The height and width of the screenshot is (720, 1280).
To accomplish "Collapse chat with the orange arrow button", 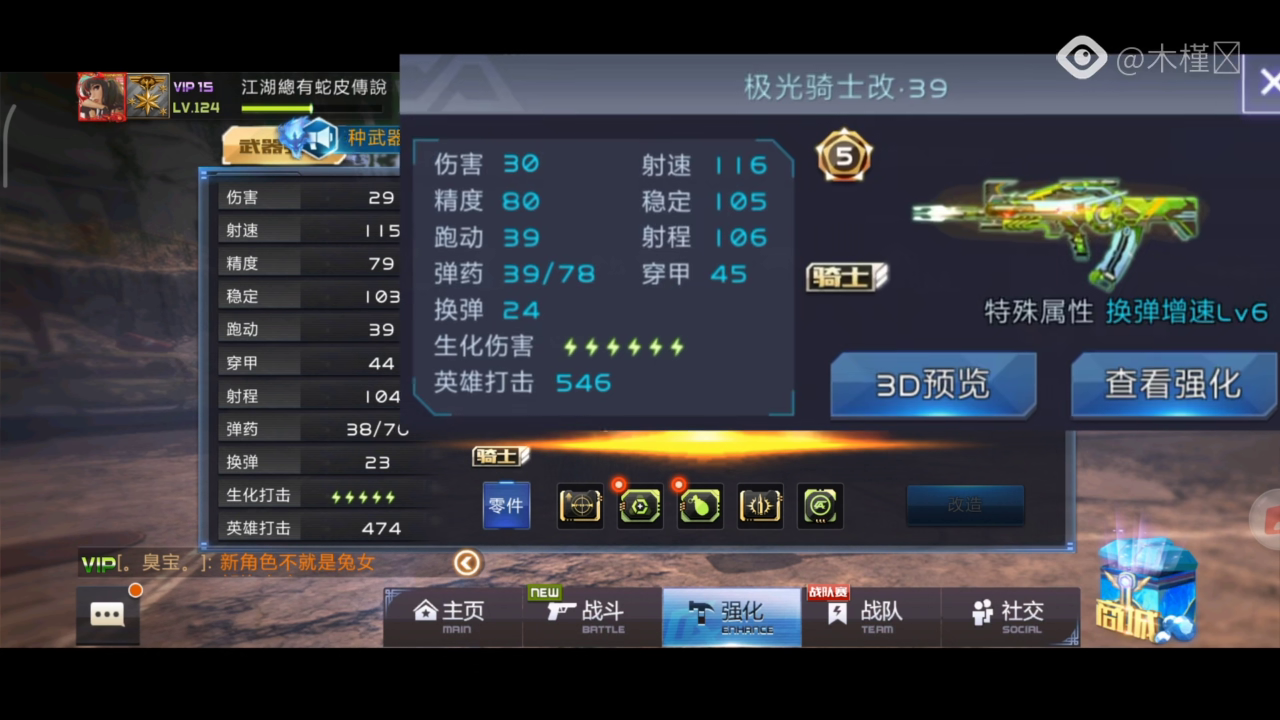I will pyautogui.click(x=467, y=563).
